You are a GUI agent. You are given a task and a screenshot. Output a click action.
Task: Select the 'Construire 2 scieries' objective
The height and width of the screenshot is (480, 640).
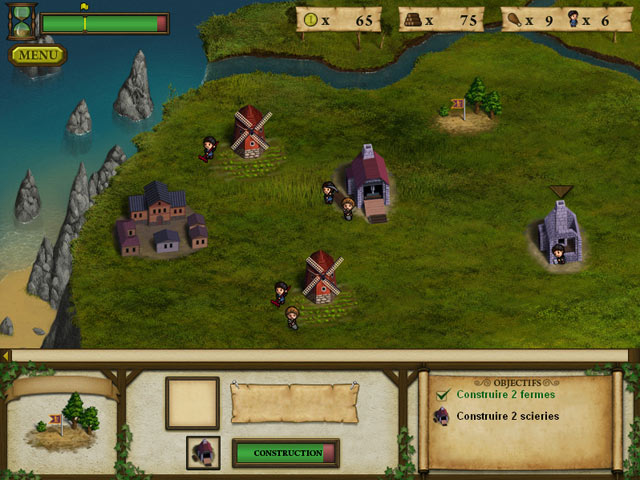(507, 416)
